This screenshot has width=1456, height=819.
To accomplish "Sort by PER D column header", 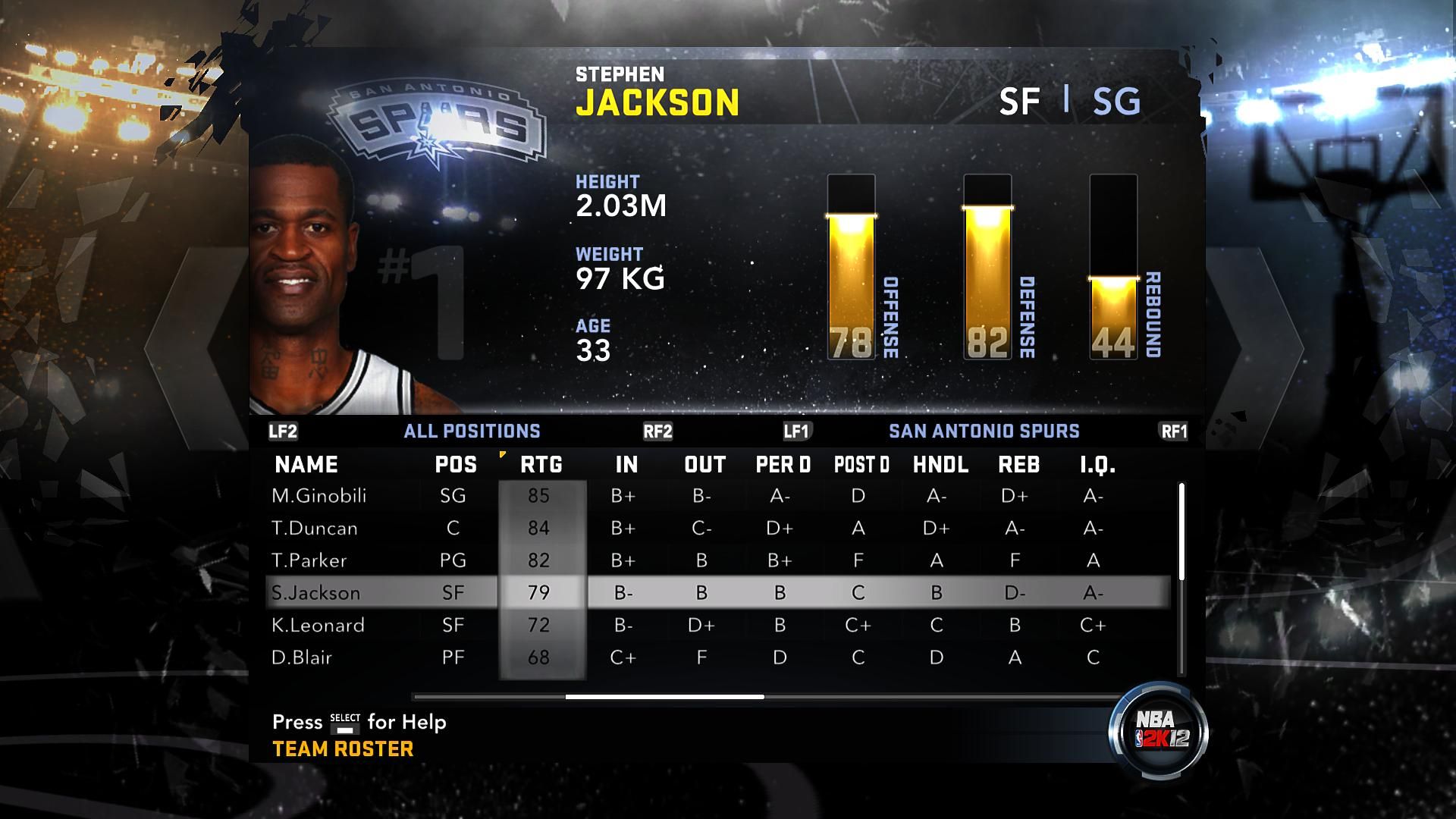I will 783,465.
